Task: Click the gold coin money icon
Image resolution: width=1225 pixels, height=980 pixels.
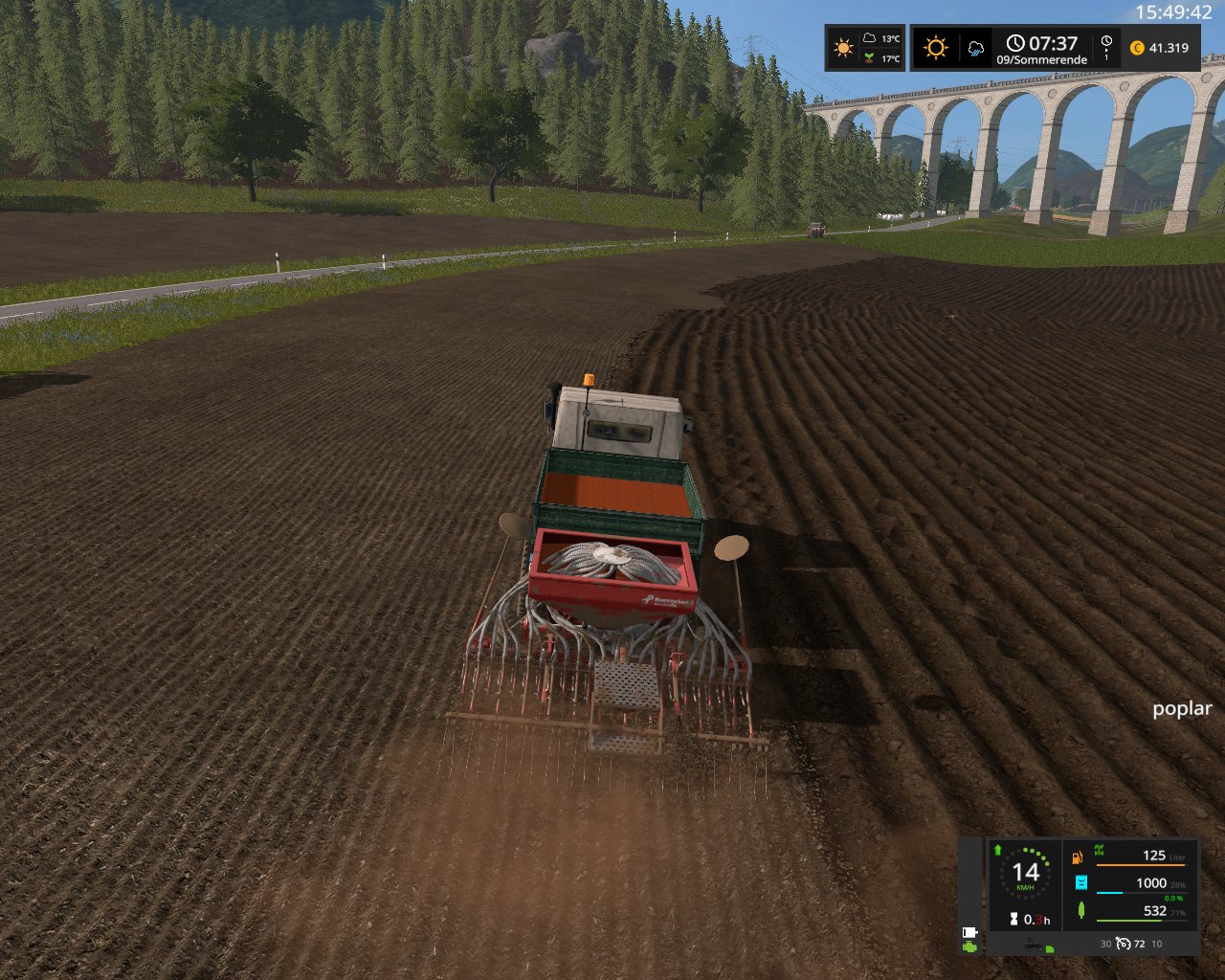Action: pos(1137,48)
